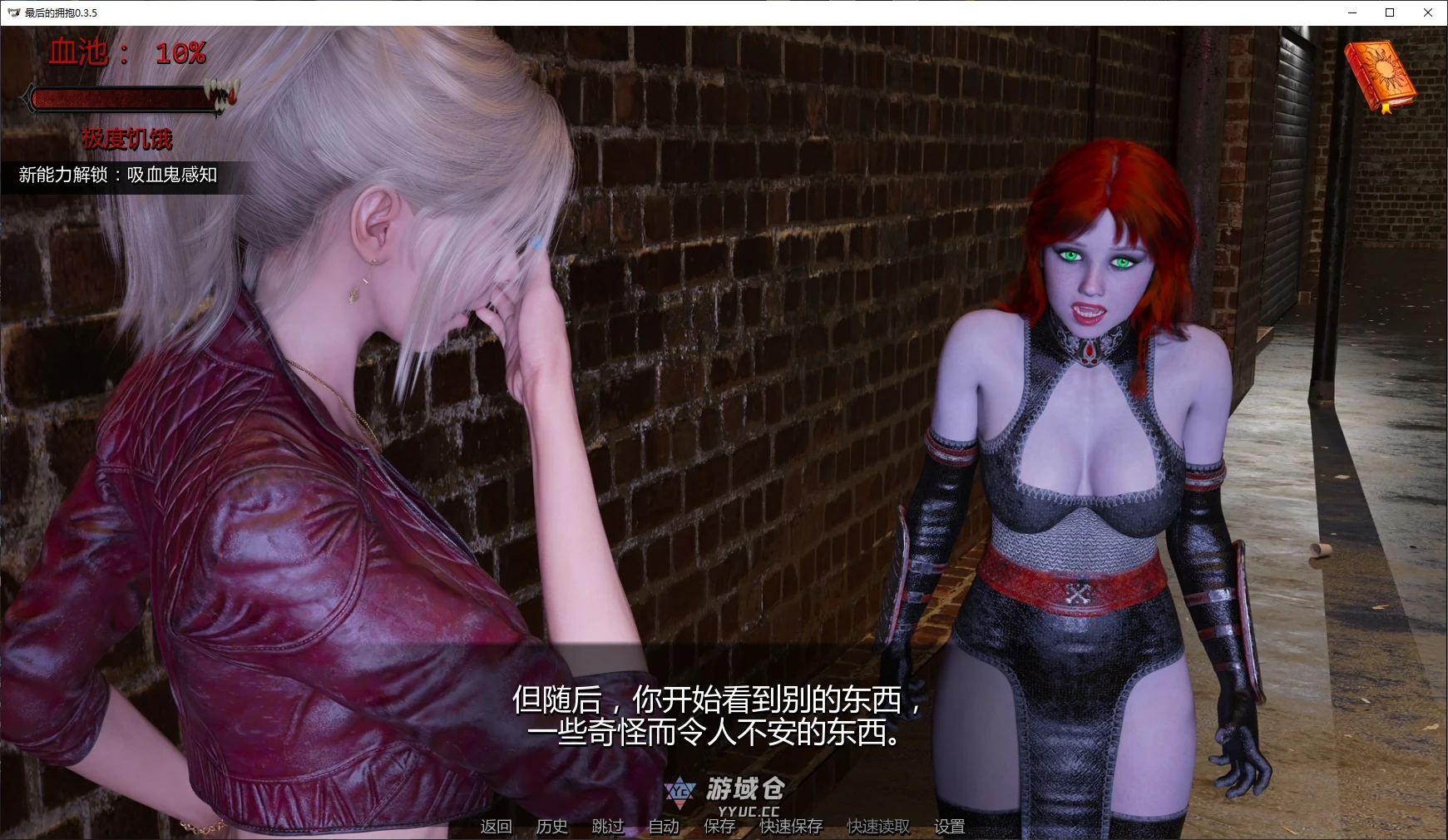1448x840 pixels.
Task: Click the vampire fang icon on the blood bar
Action: click(x=218, y=93)
